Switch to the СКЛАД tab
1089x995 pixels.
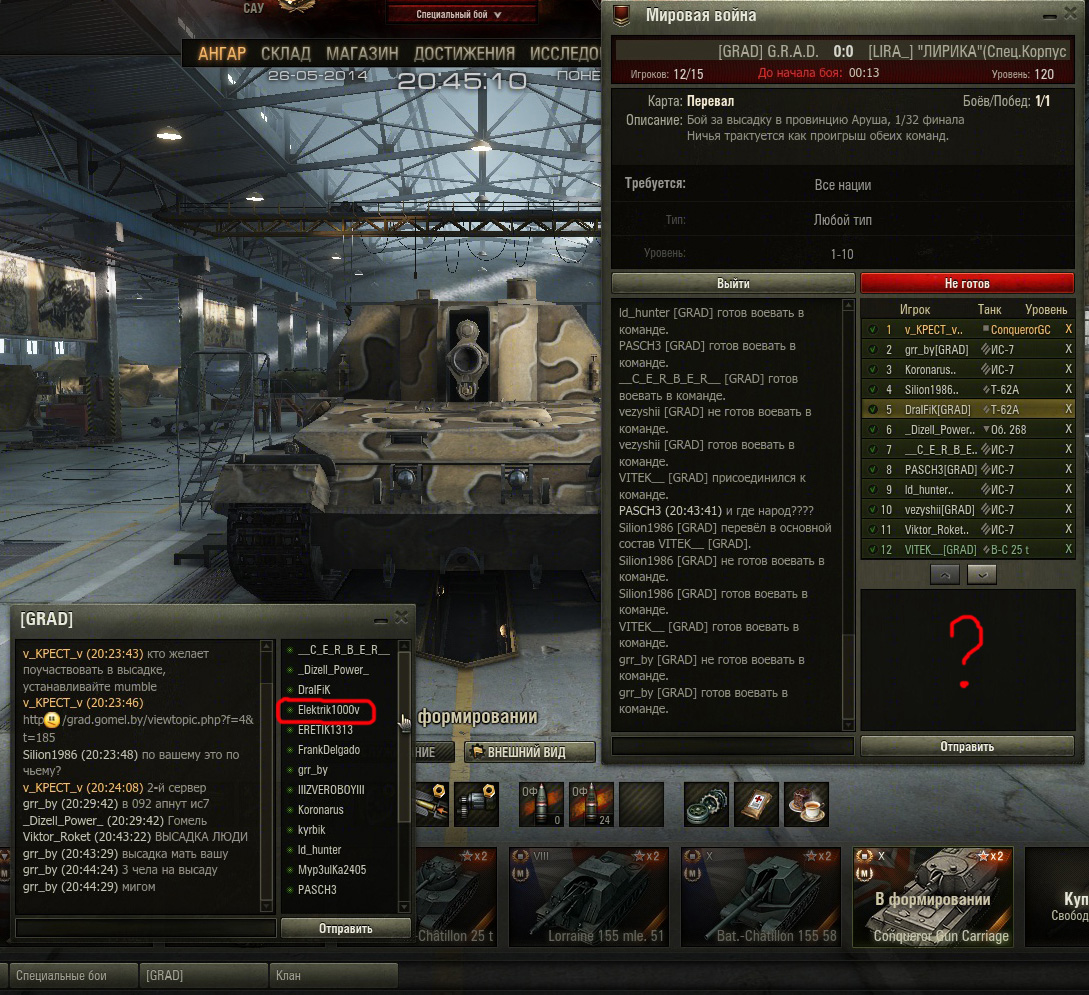coord(286,53)
